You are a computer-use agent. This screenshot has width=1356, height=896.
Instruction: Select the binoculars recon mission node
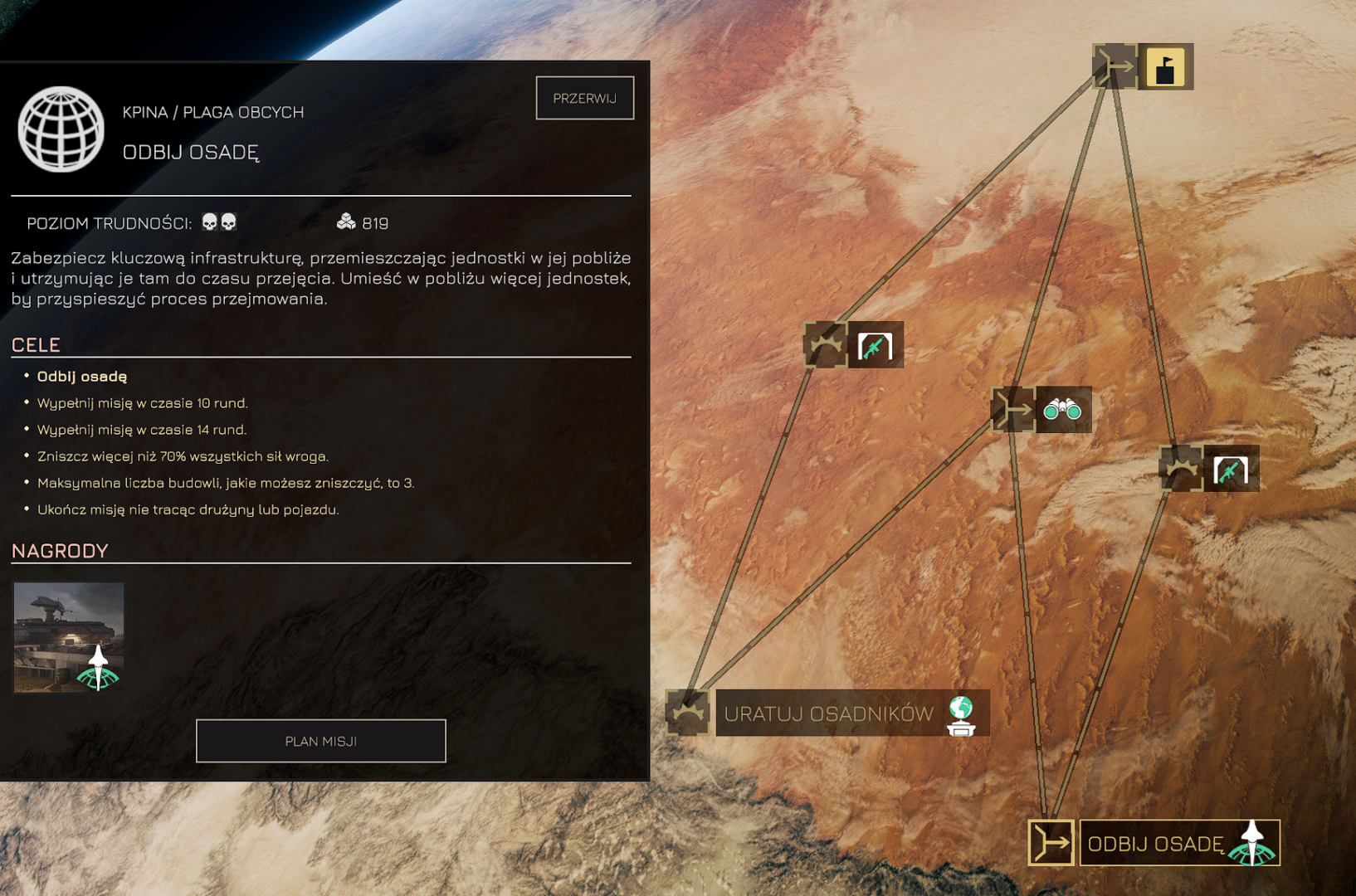pos(1061,410)
